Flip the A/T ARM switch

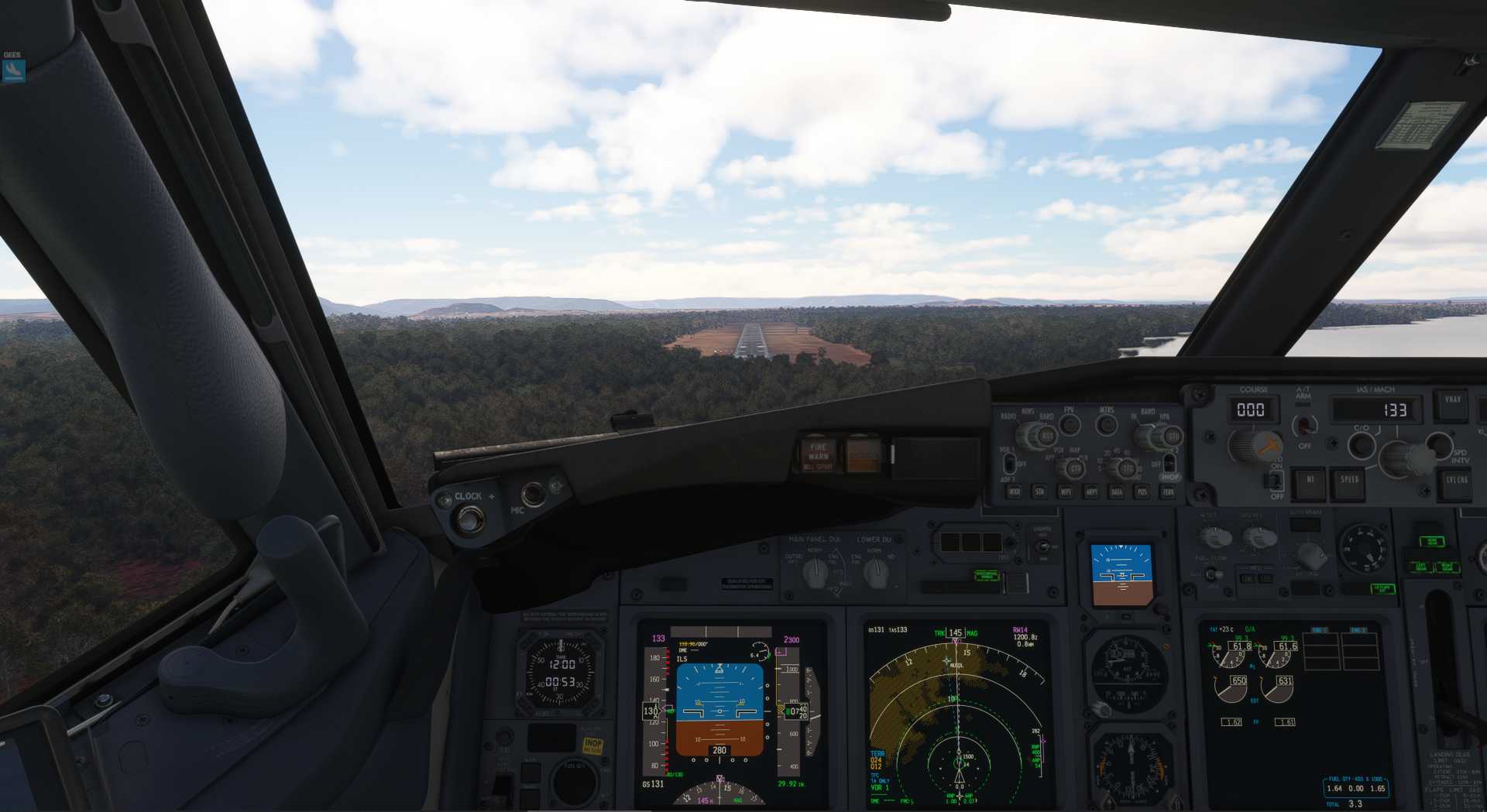click(1305, 425)
